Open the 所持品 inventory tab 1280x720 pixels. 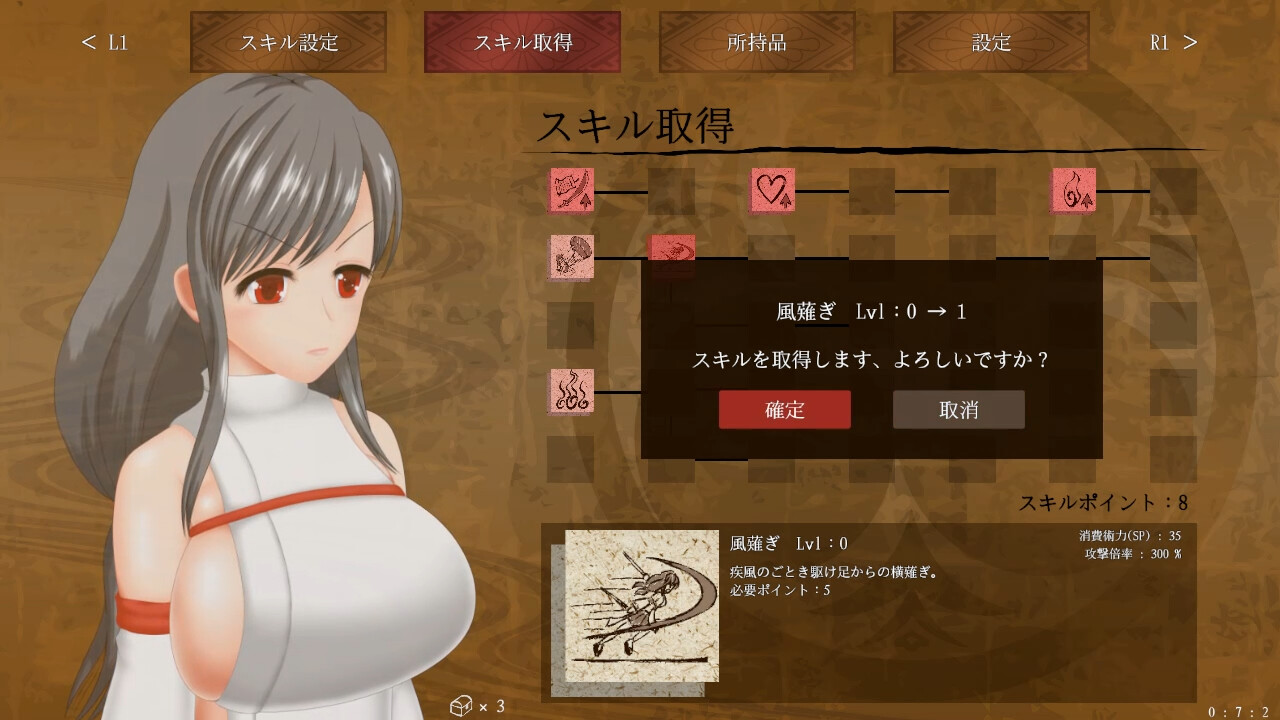(756, 42)
